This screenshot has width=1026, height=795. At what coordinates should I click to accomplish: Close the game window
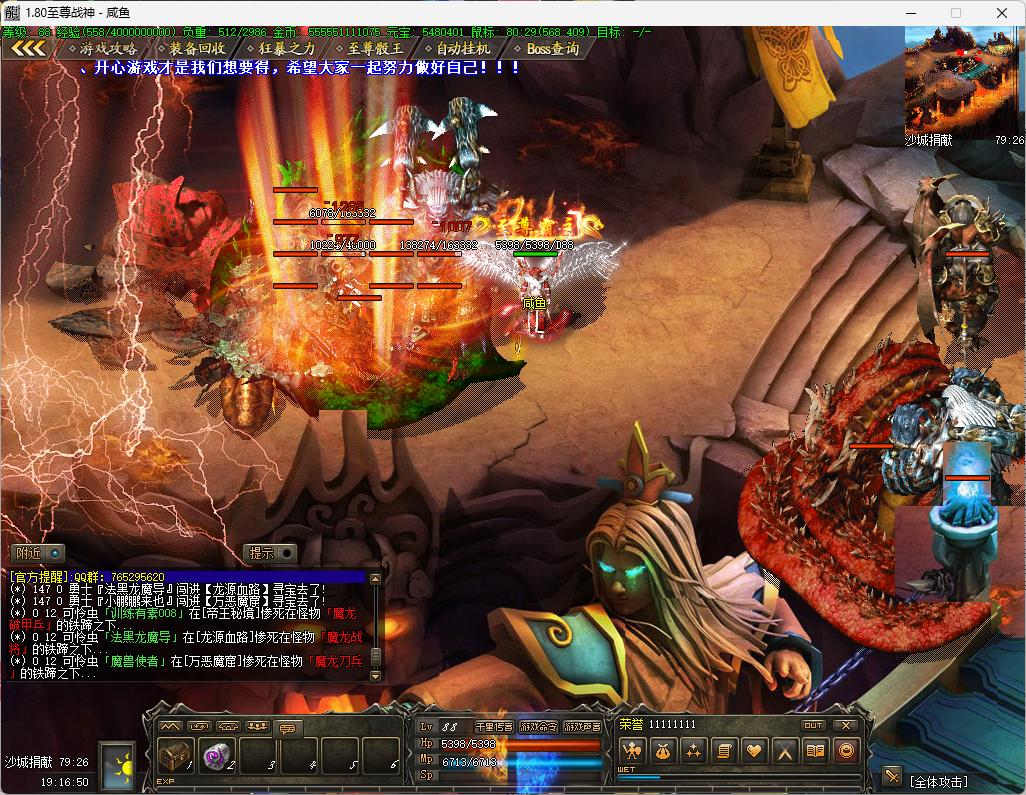coord(1001,13)
